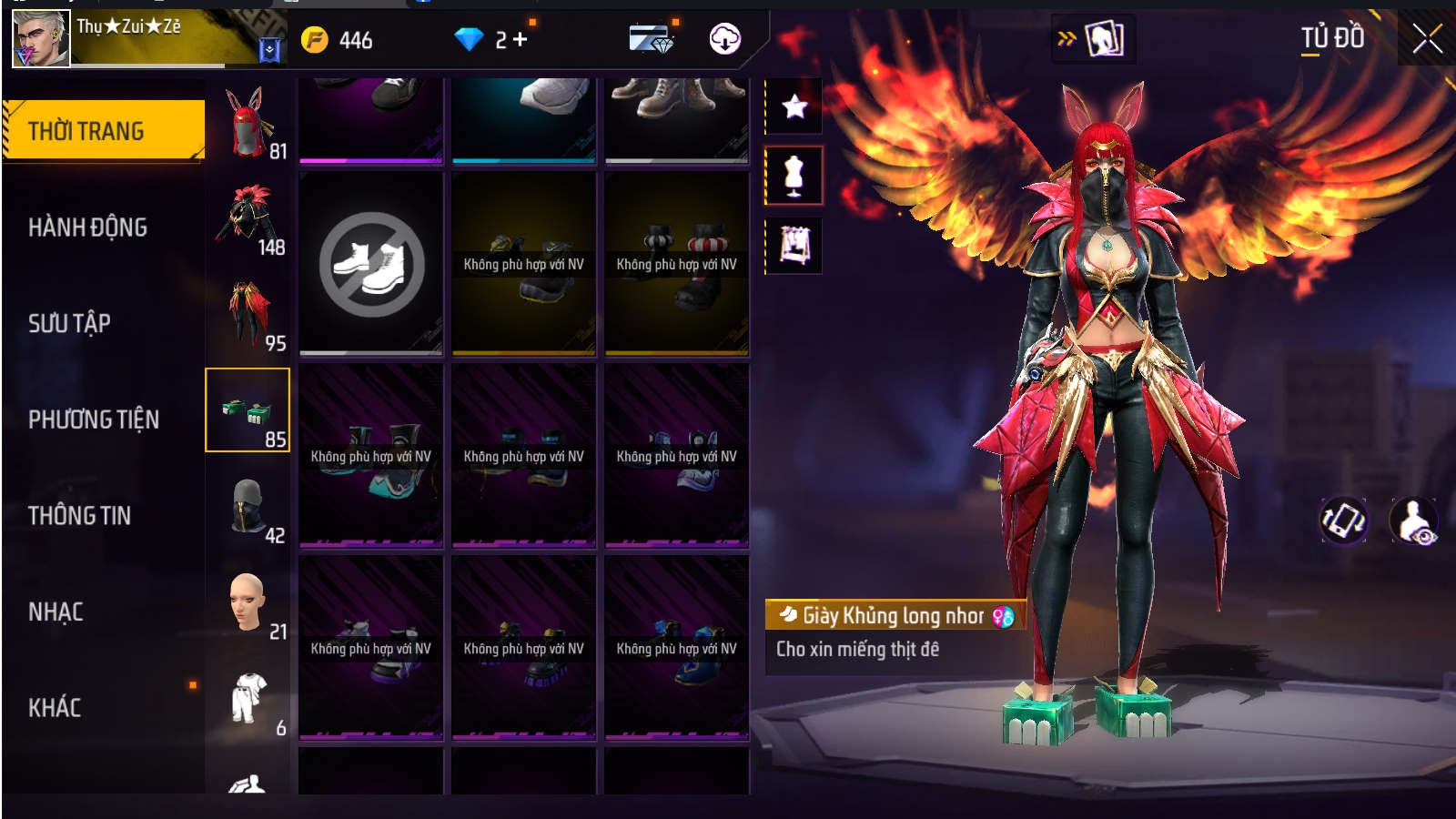Choose the mask category showing 42
The height and width of the screenshot is (819, 1456).
point(248,507)
